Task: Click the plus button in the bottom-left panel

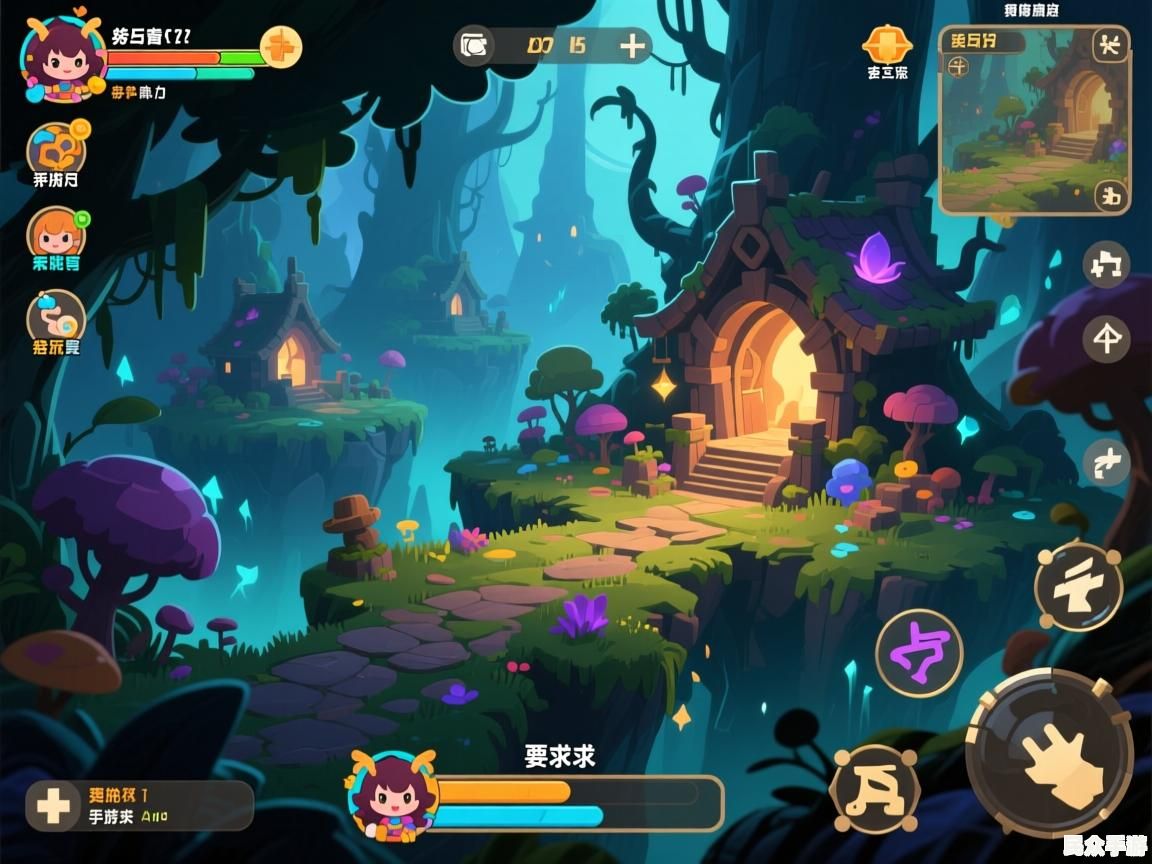Action: pyautogui.click(x=52, y=806)
